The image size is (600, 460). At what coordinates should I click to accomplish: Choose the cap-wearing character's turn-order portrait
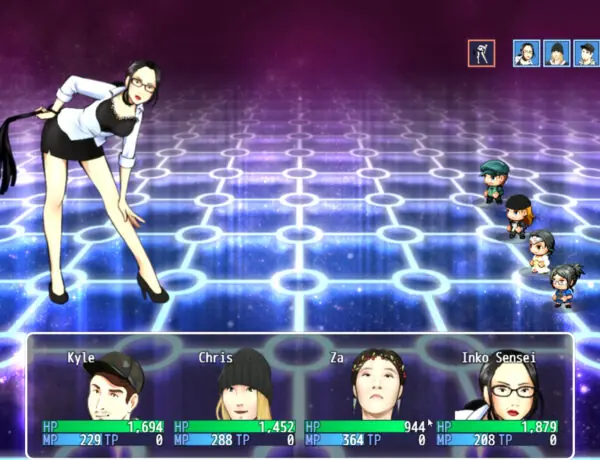tap(587, 53)
